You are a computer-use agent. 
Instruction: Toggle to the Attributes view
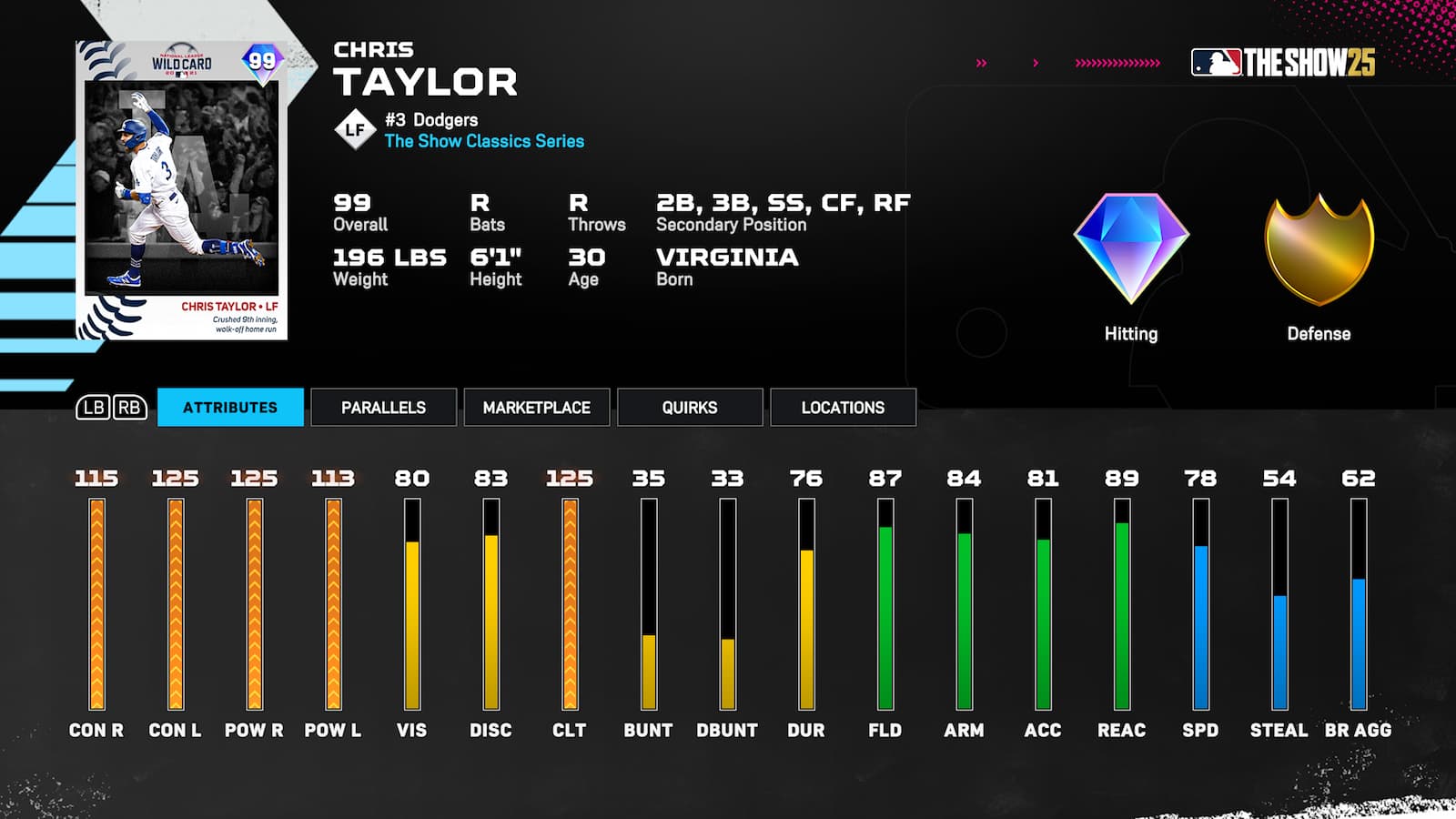pyautogui.click(x=230, y=408)
